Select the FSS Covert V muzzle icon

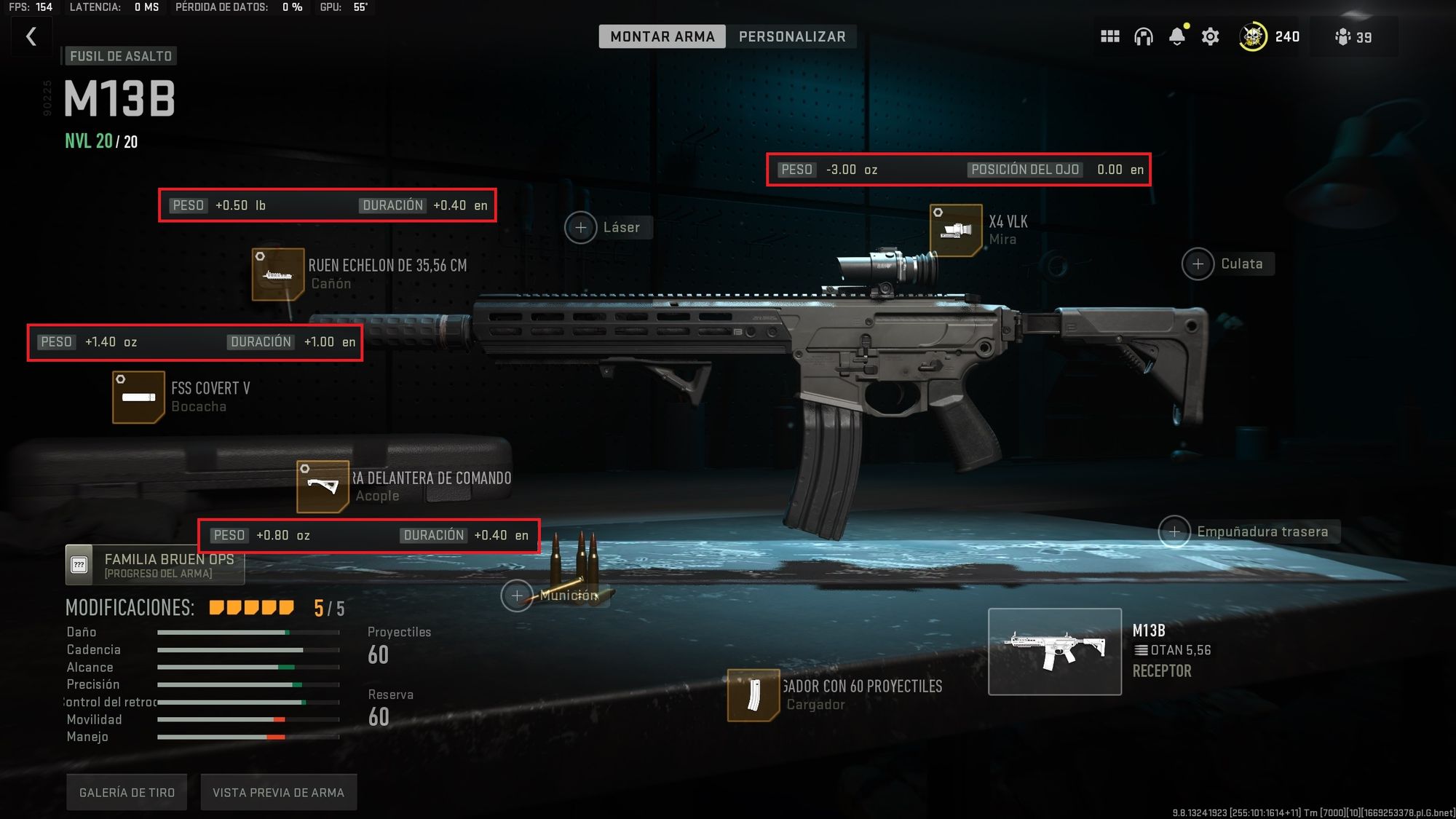pos(138,397)
